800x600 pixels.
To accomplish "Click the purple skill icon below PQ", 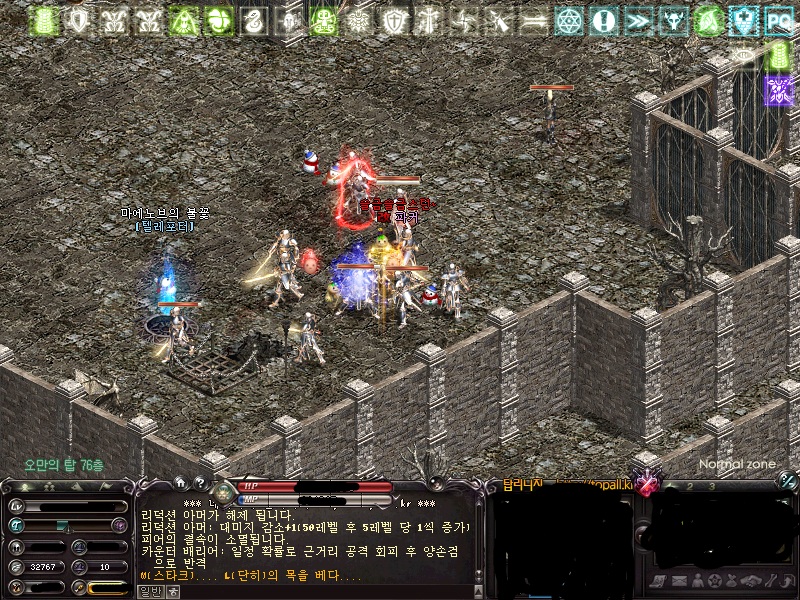I will coord(777,90).
